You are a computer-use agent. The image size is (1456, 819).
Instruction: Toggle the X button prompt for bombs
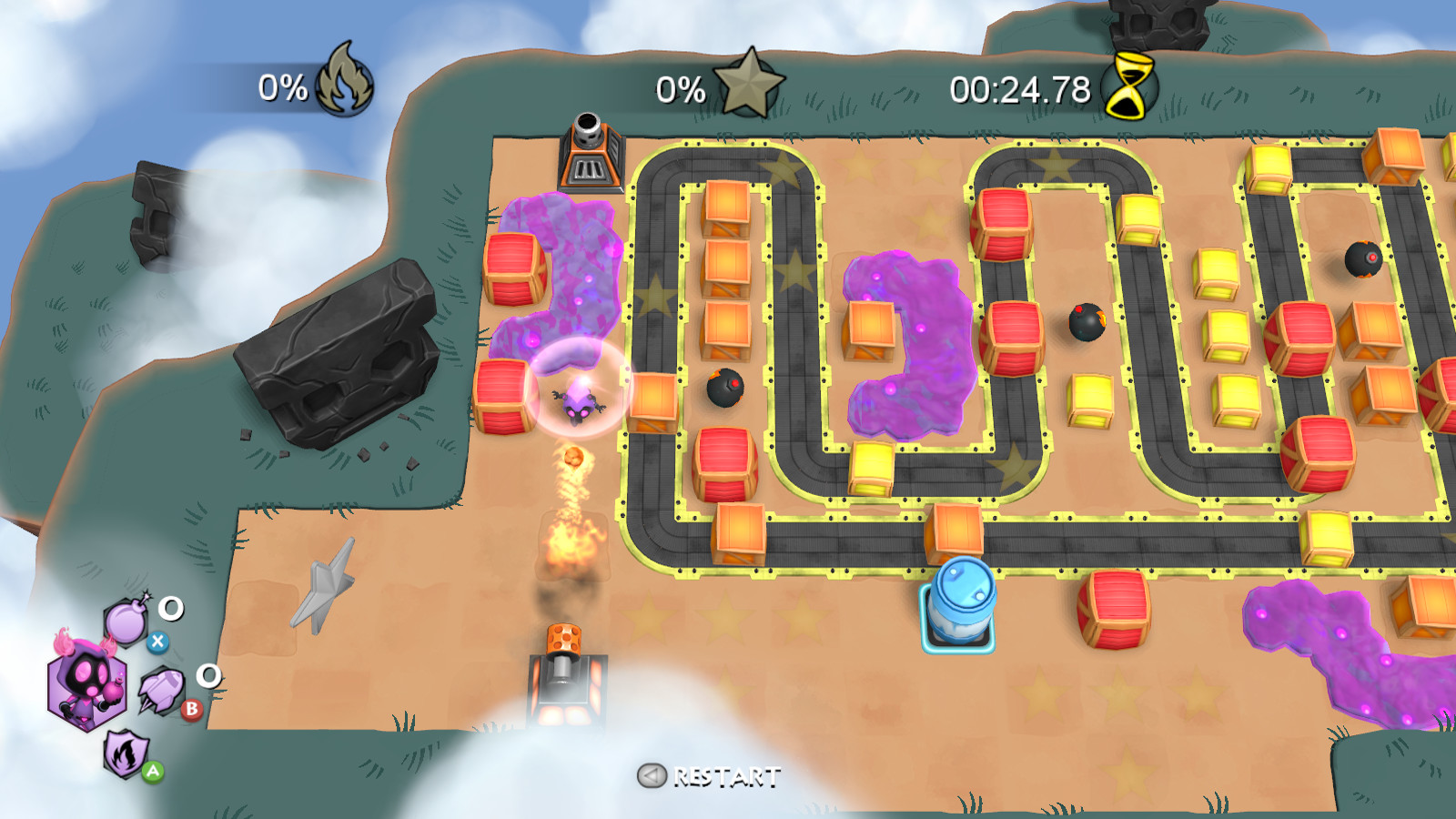(159, 641)
